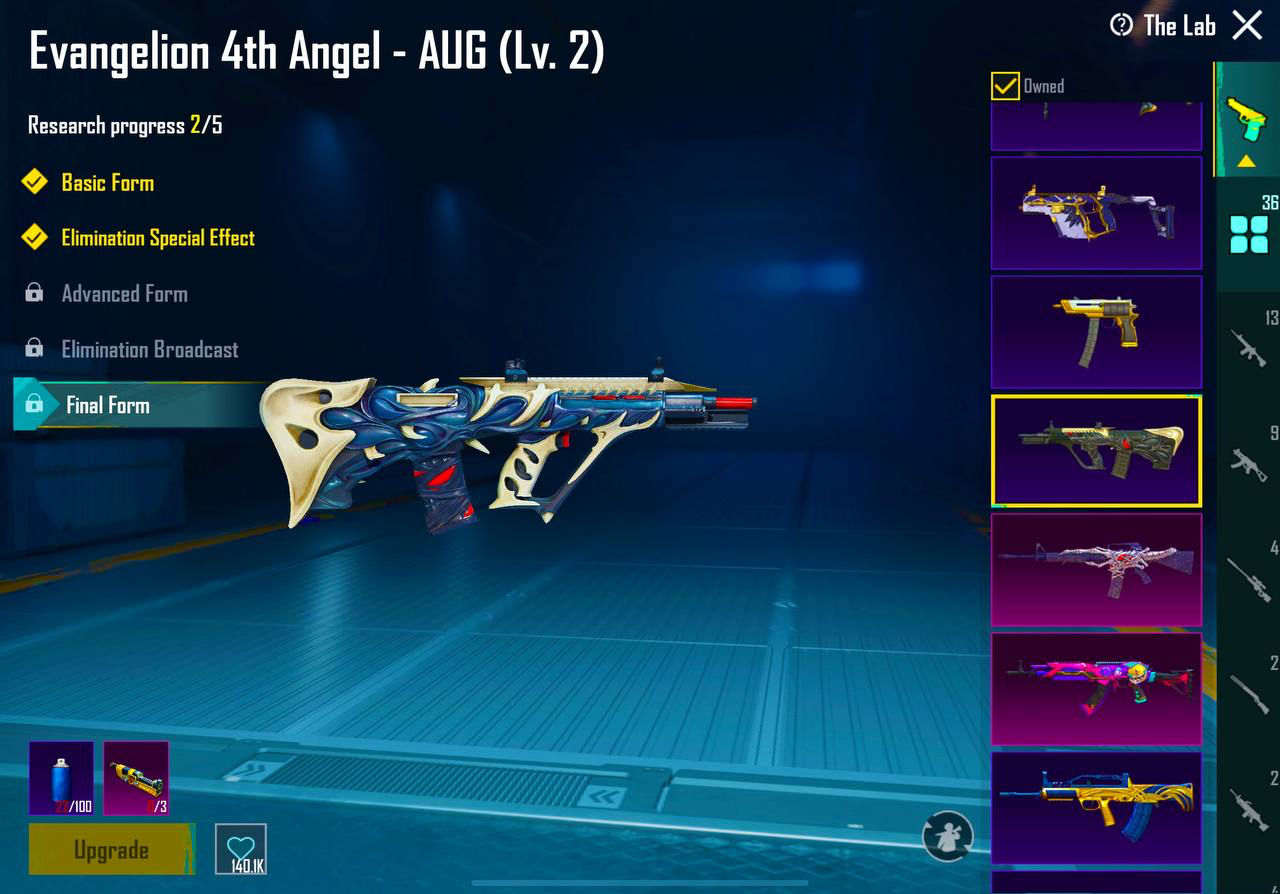Open The Lab title menu item

[1180, 26]
